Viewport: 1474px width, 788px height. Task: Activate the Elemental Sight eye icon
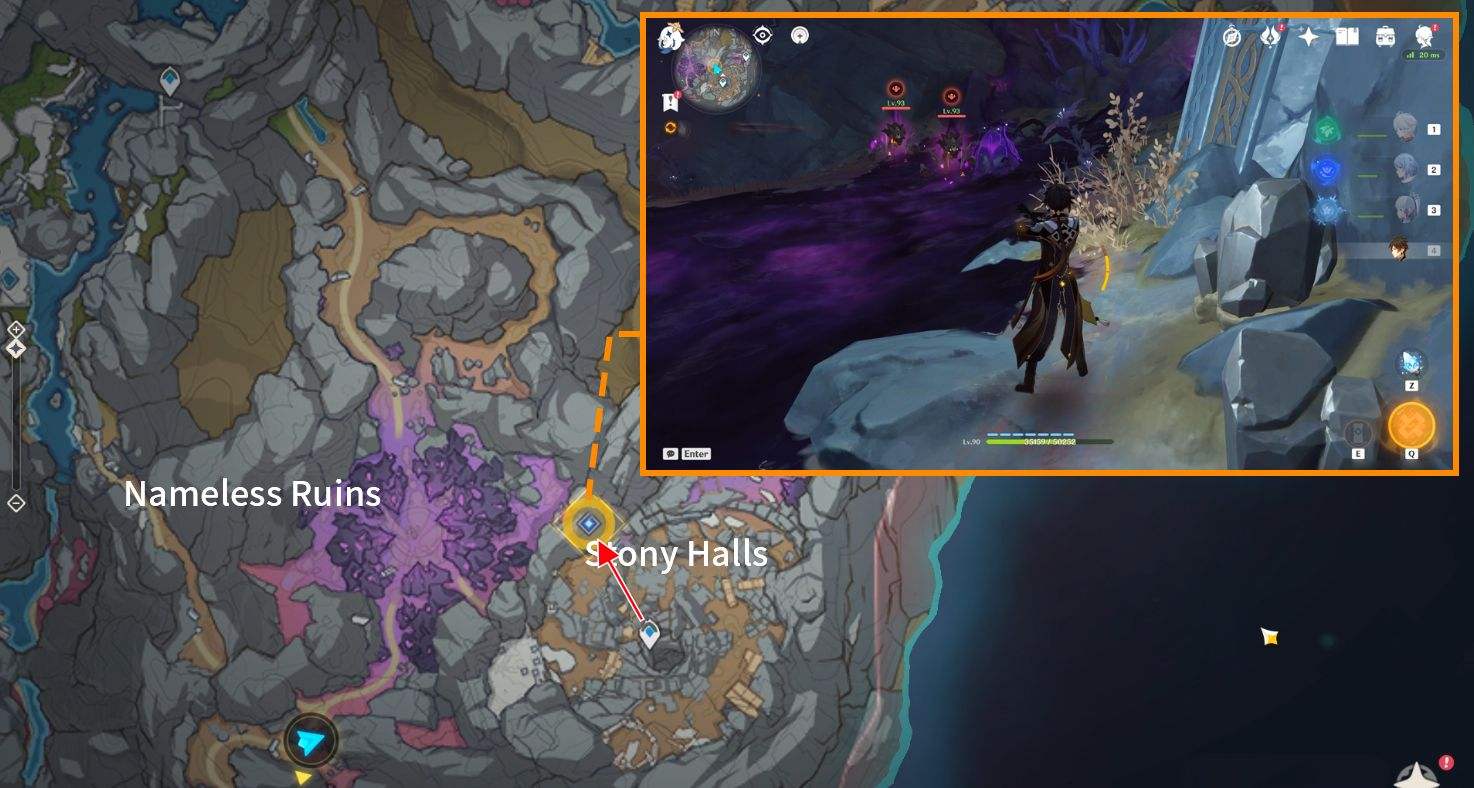pos(763,35)
